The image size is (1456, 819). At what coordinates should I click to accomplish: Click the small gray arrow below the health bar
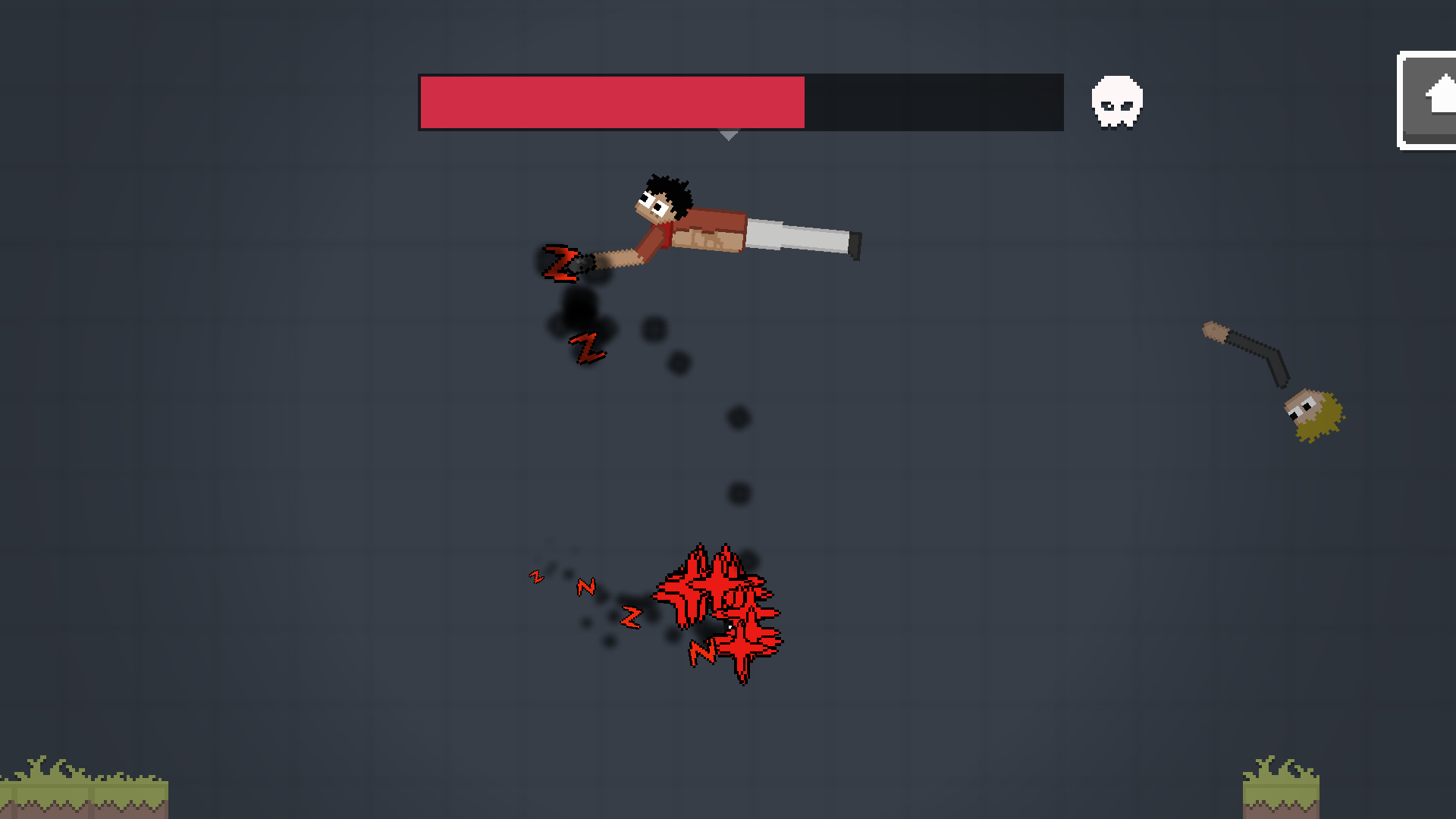coord(729,135)
